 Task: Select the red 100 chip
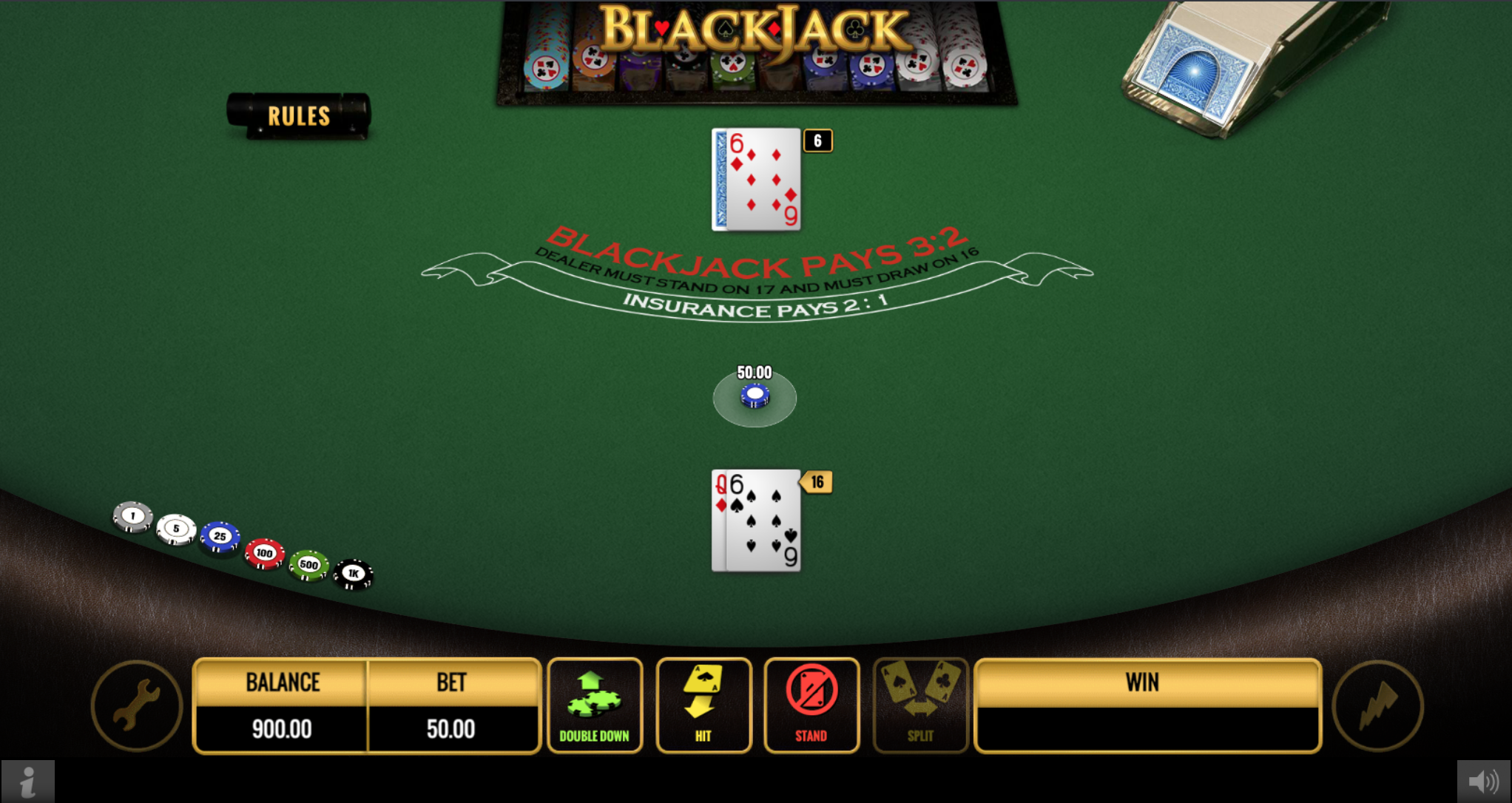click(264, 553)
